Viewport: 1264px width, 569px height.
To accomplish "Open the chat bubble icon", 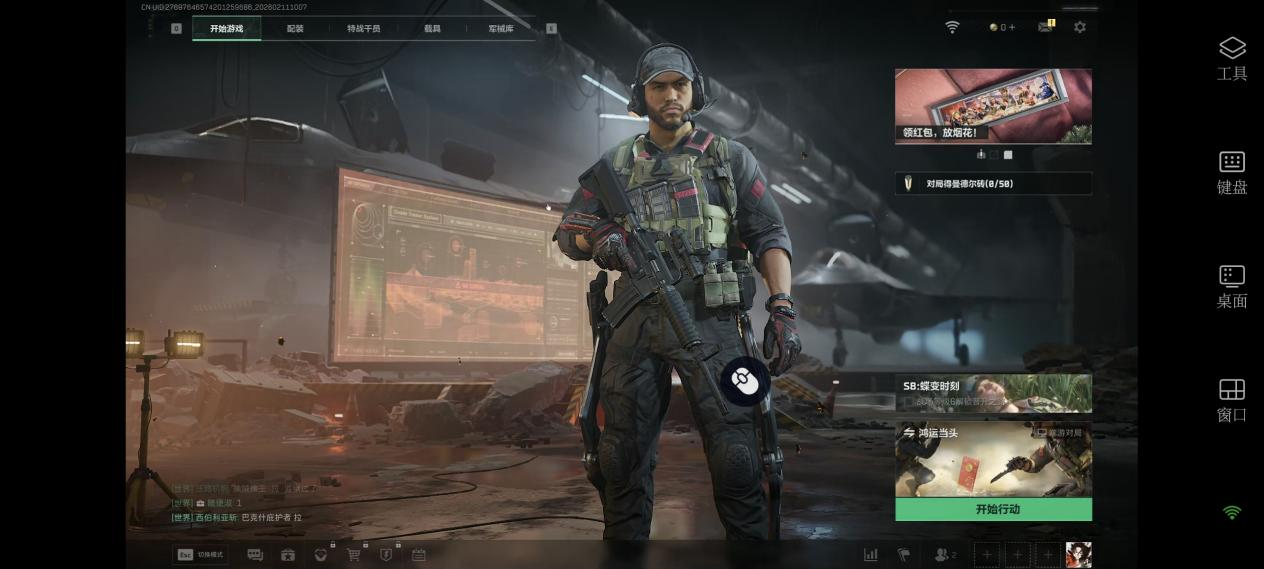I will click(255, 554).
